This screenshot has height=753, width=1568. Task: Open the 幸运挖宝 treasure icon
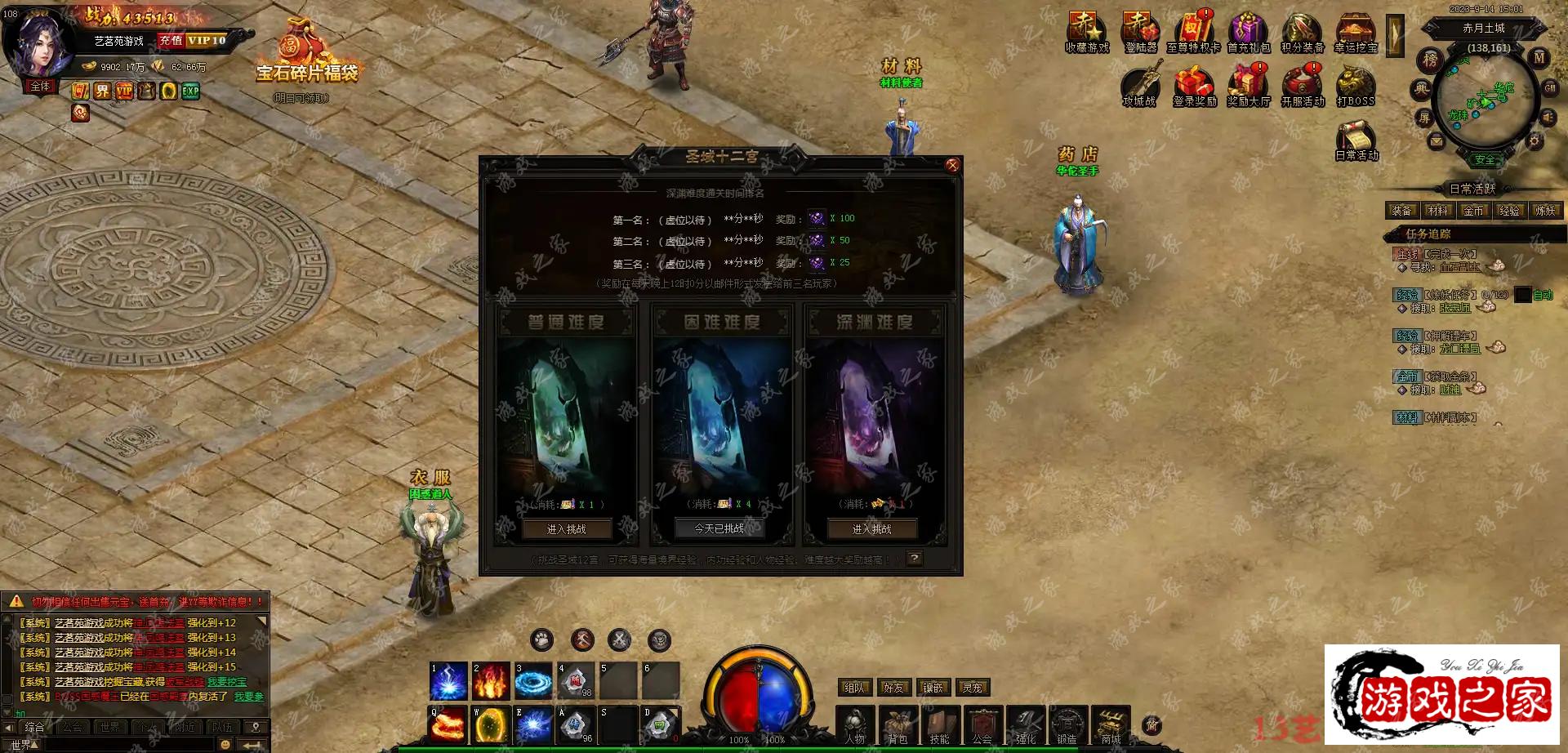coord(1355,33)
